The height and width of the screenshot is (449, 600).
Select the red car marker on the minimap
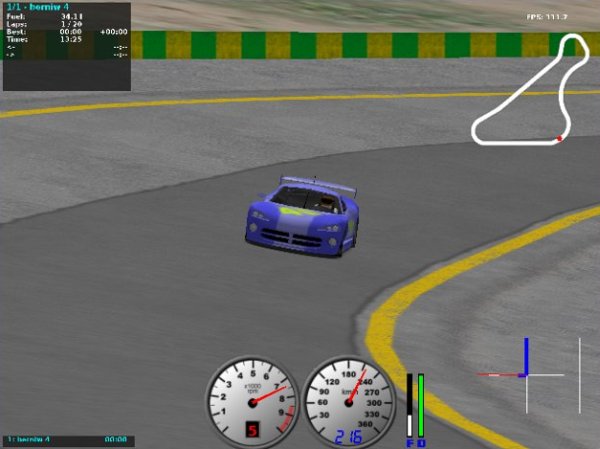[x=559, y=138]
